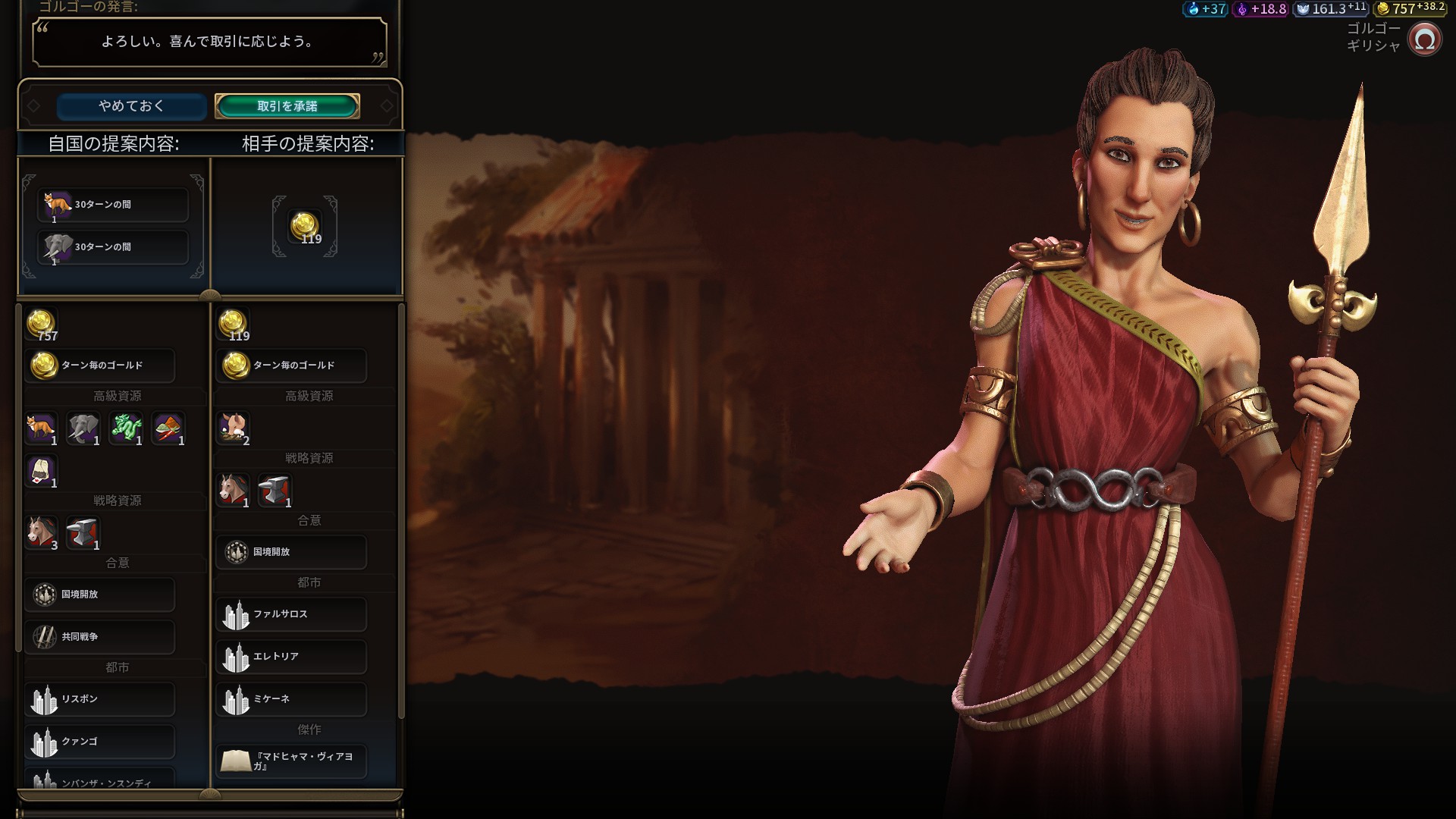Viewport: 1456px width, 819px height.
Task: Decline the deal via やめておく
Action: [x=131, y=106]
